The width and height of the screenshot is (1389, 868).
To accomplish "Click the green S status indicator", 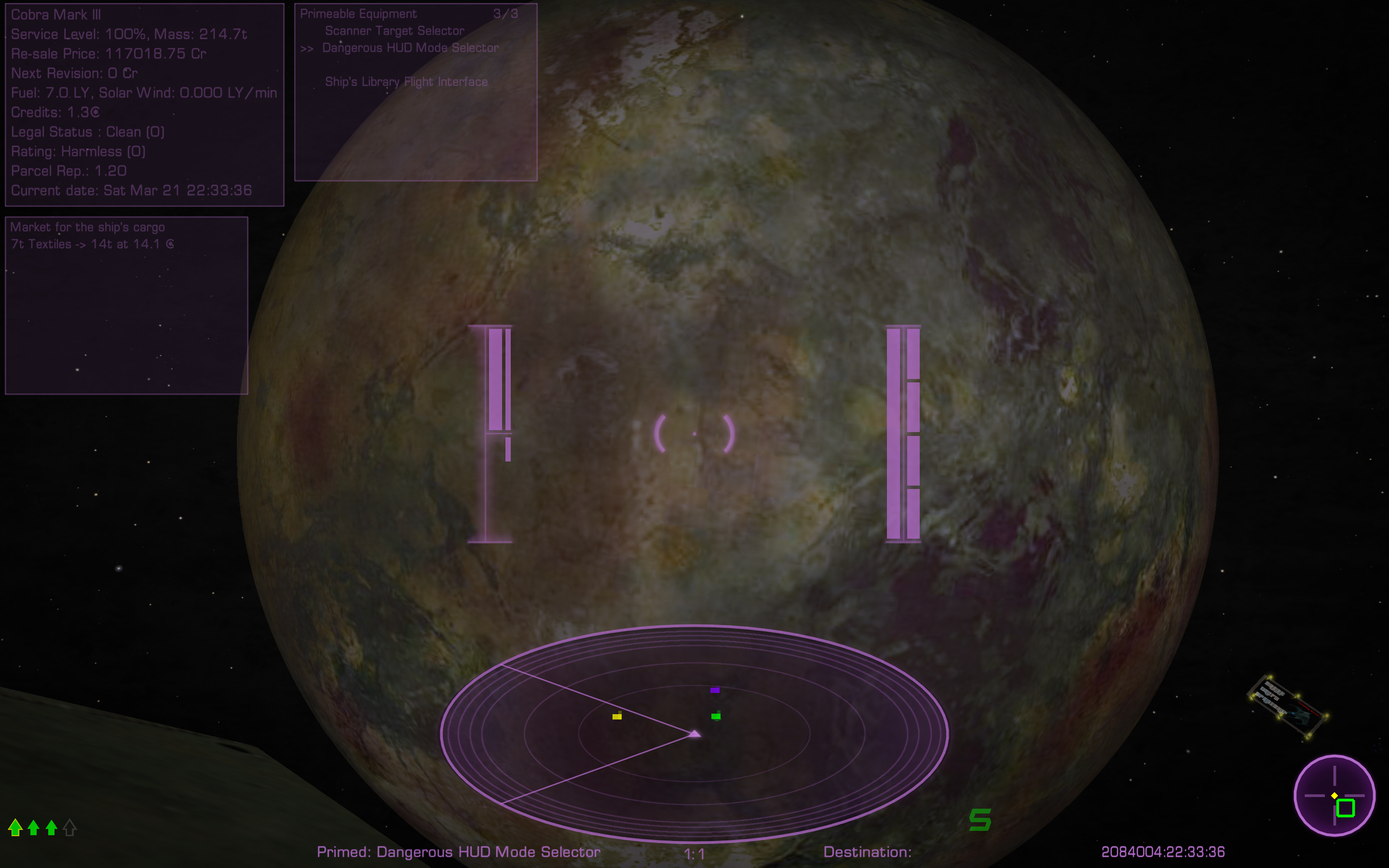I will 980,820.
